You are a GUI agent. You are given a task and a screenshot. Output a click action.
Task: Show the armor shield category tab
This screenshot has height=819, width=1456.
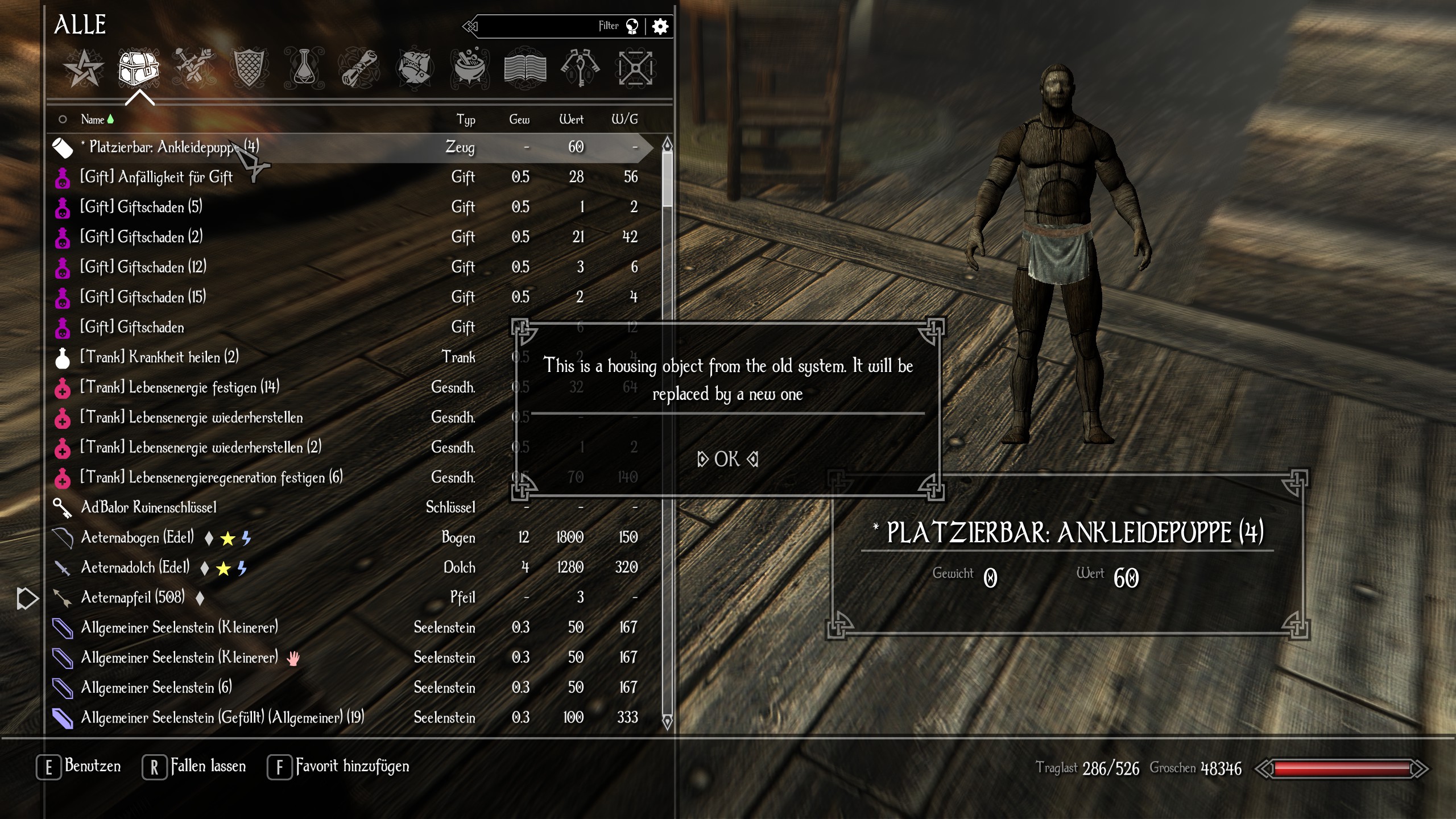(x=249, y=69)
